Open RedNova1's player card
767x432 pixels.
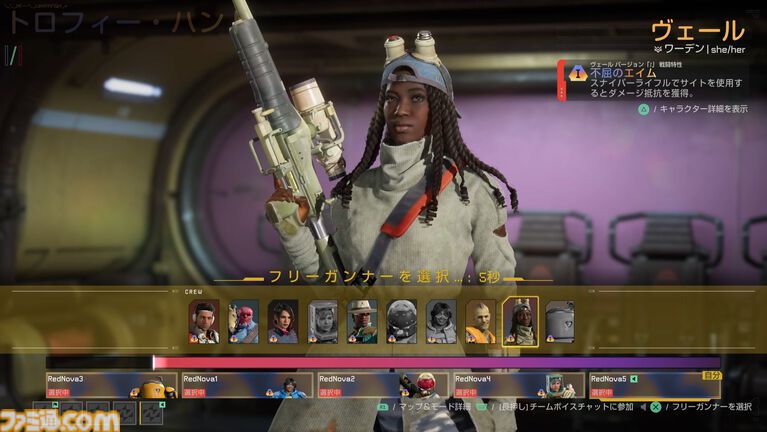[x=247, y=385]
